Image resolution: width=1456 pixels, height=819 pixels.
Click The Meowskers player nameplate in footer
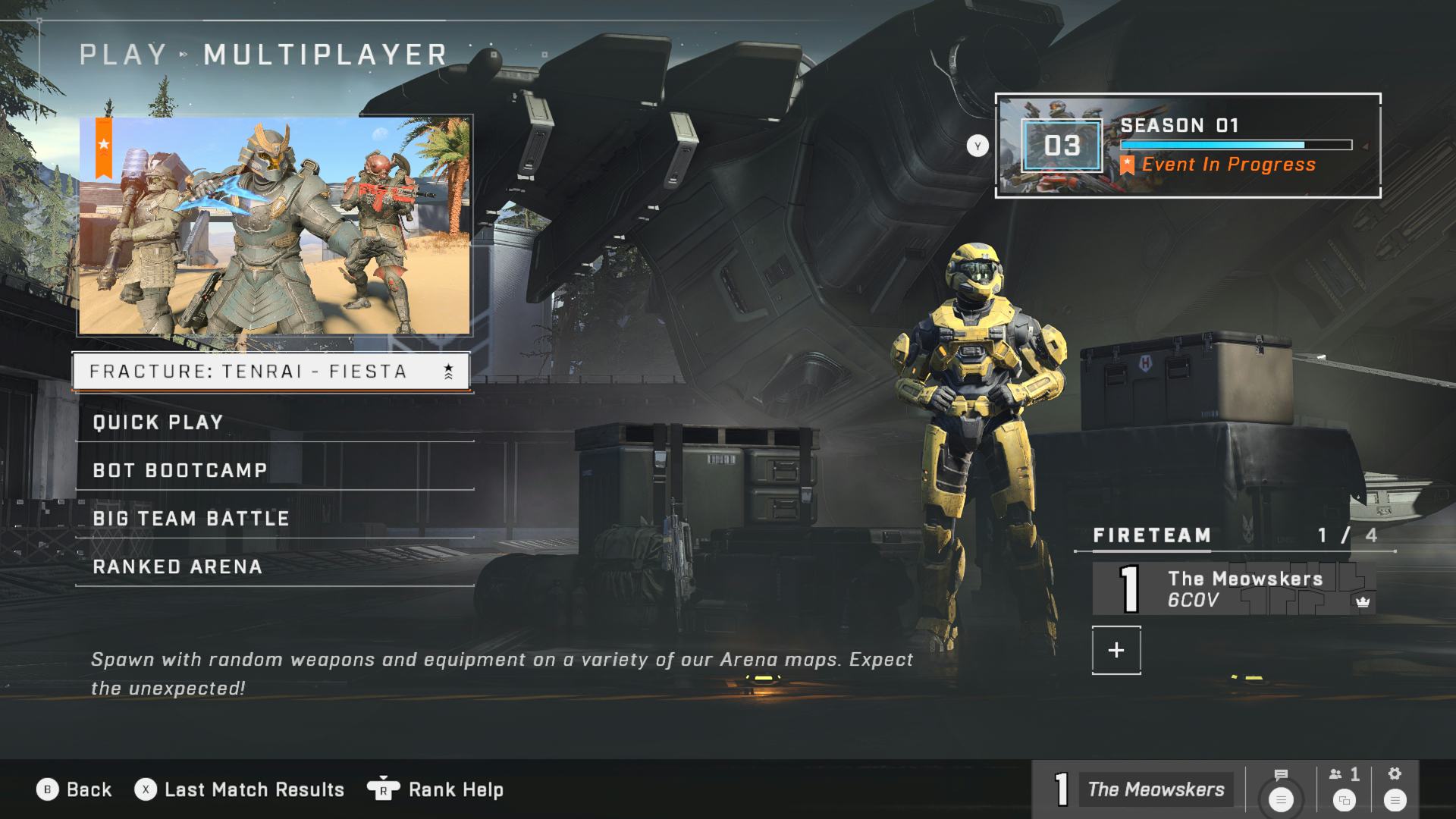[x=1140, y=789]
